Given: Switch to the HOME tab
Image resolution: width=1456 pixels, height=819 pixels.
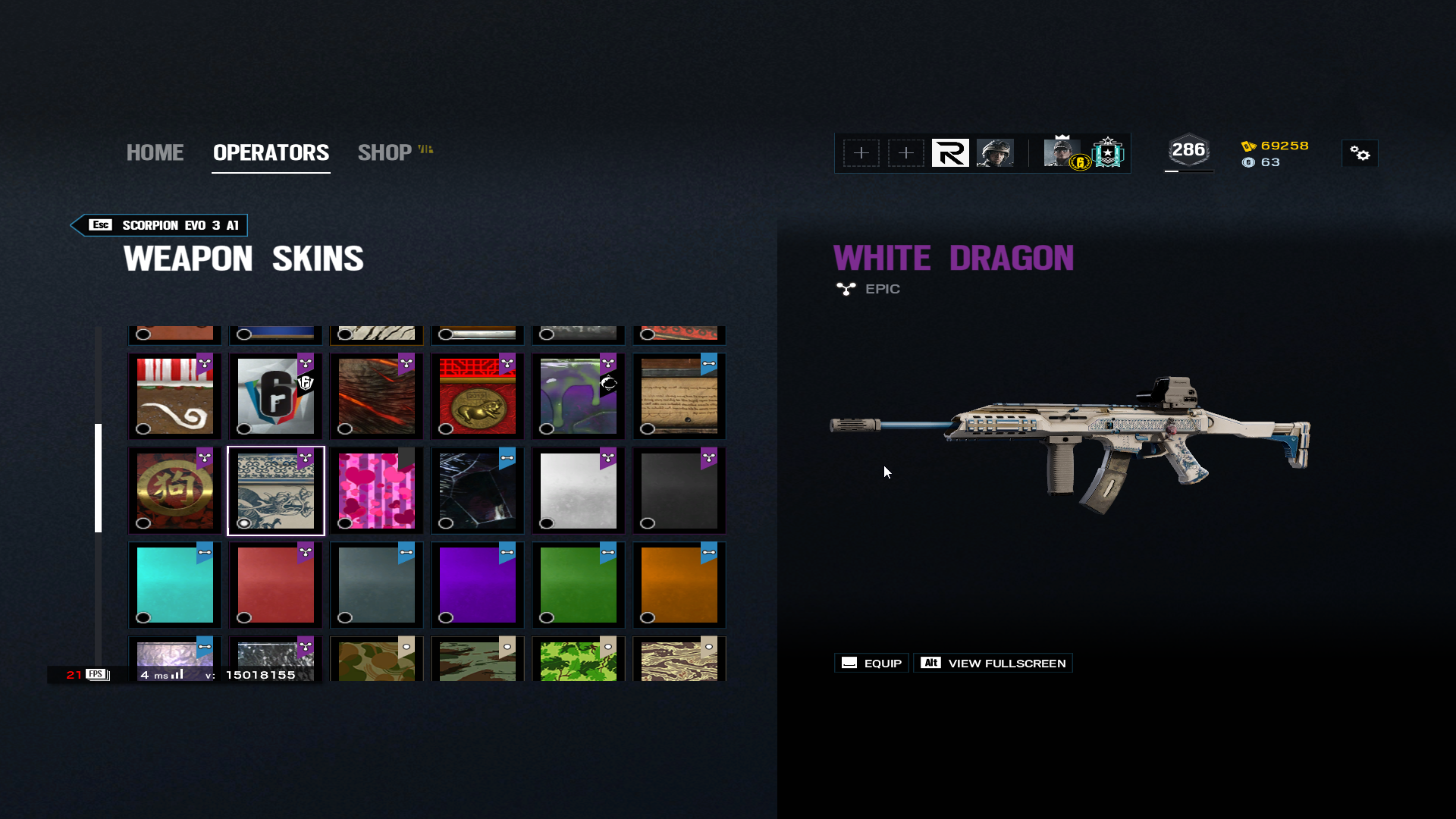Looking at the screenshot, I should click(x=155, y=152).
